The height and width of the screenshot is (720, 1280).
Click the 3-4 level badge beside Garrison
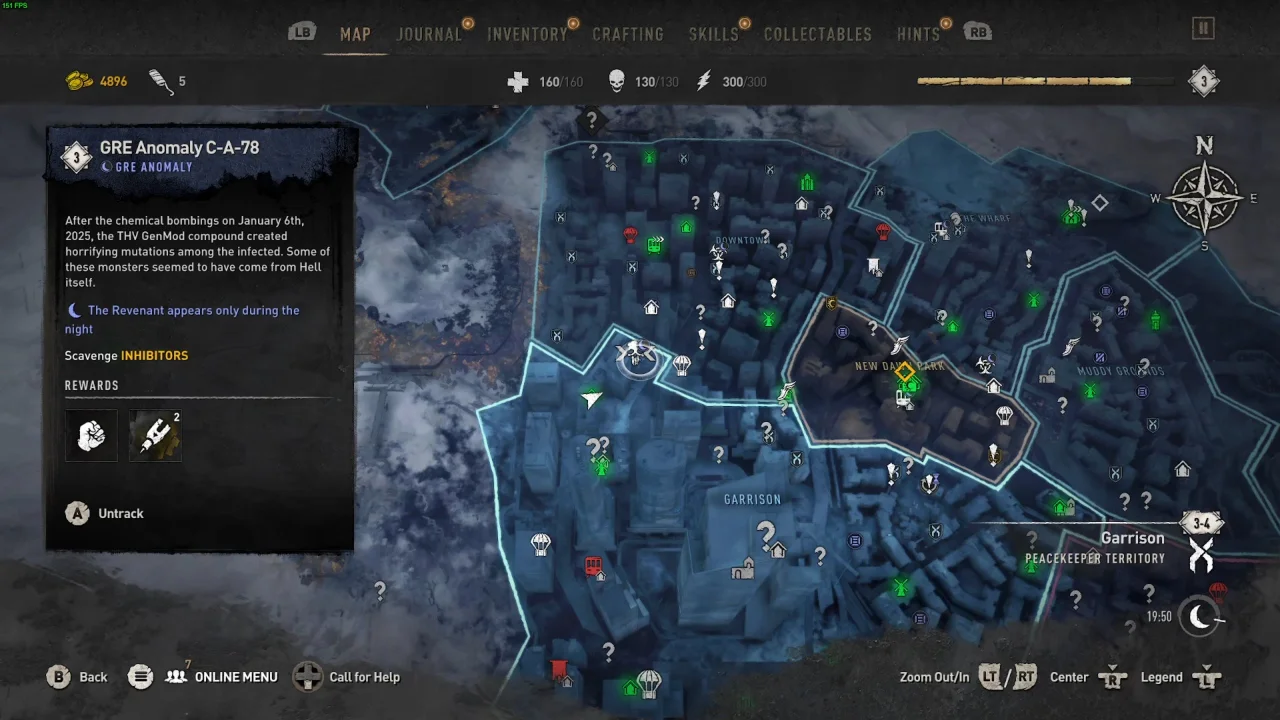tap(1202, 522)
